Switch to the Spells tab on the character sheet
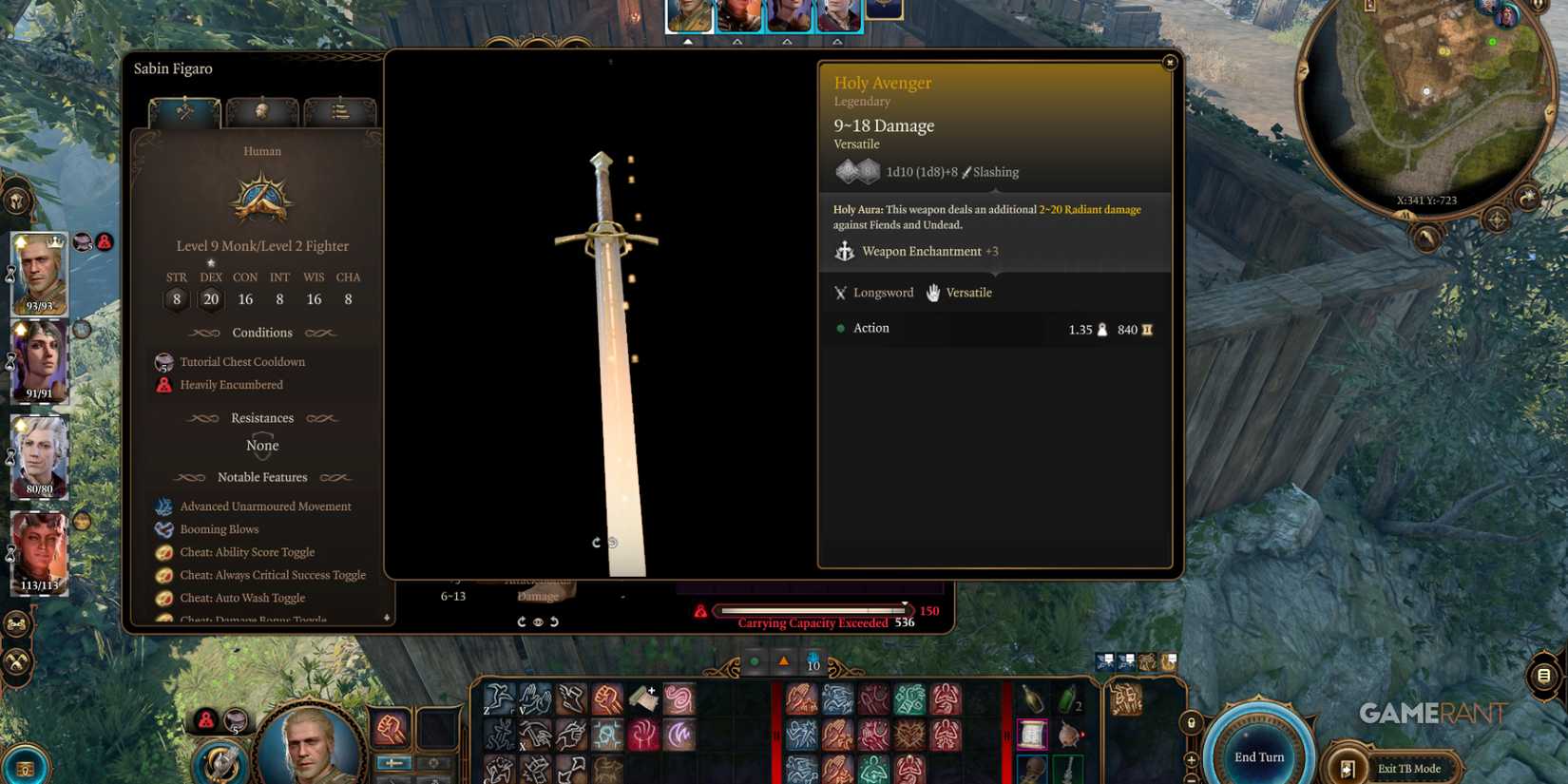 263,111
